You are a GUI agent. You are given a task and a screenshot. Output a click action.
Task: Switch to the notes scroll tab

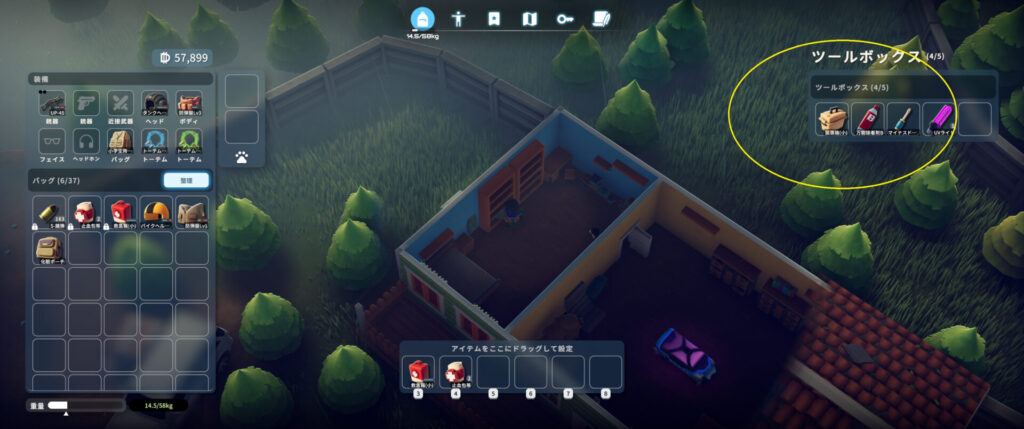pyautogui.click(x=601, y=19)
